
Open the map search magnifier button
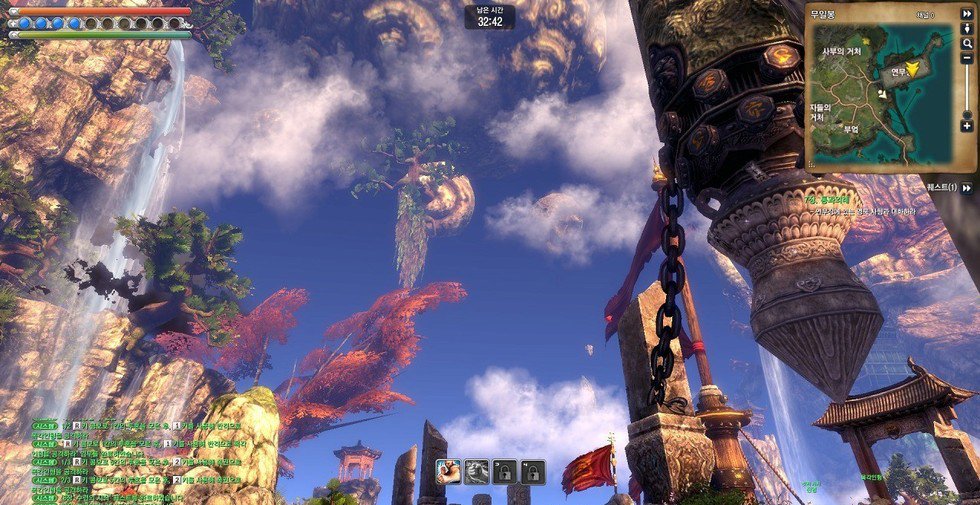(967, 45)
